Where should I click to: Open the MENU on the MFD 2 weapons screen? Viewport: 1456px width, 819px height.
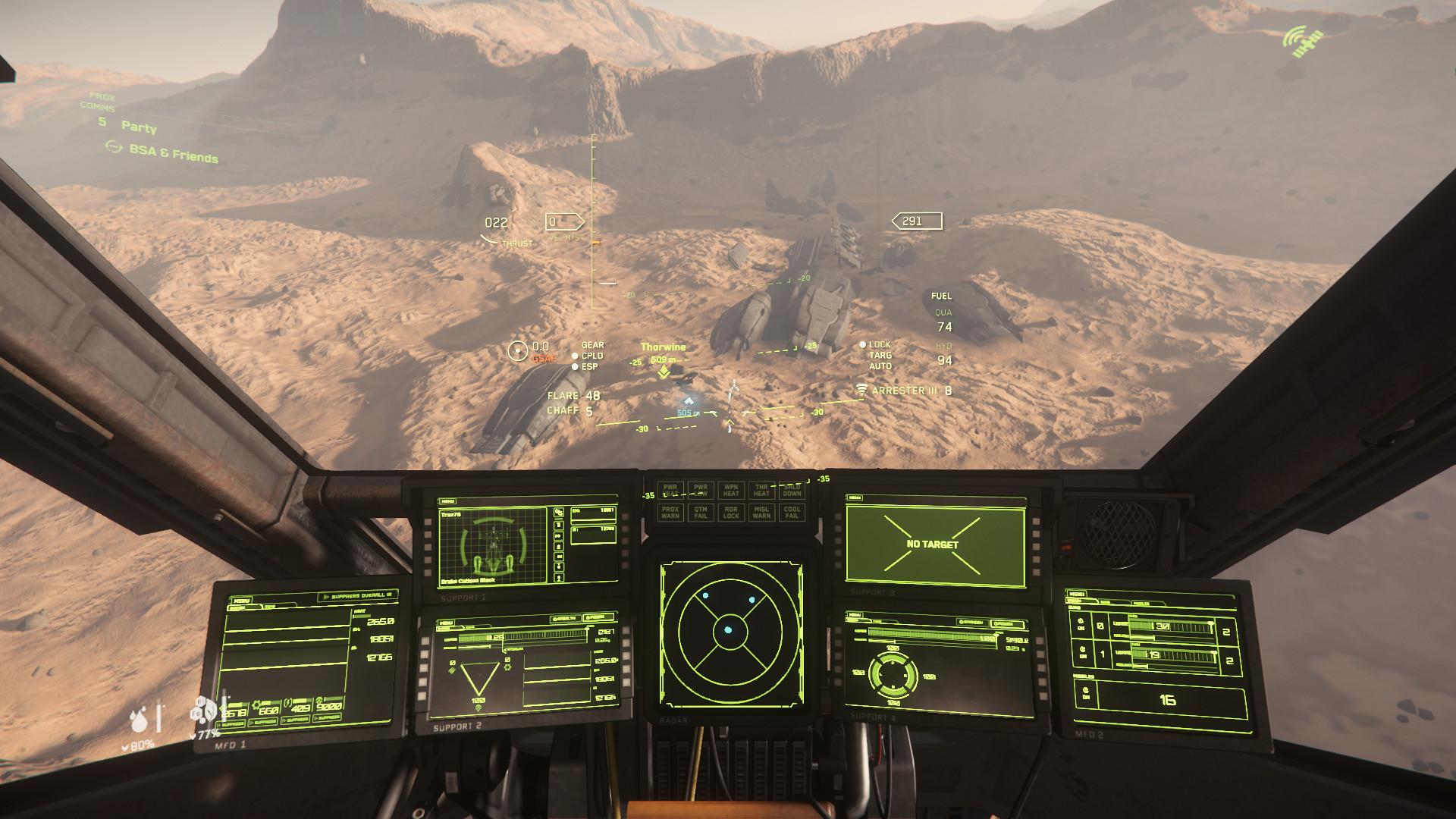[x=1076, y=595]
